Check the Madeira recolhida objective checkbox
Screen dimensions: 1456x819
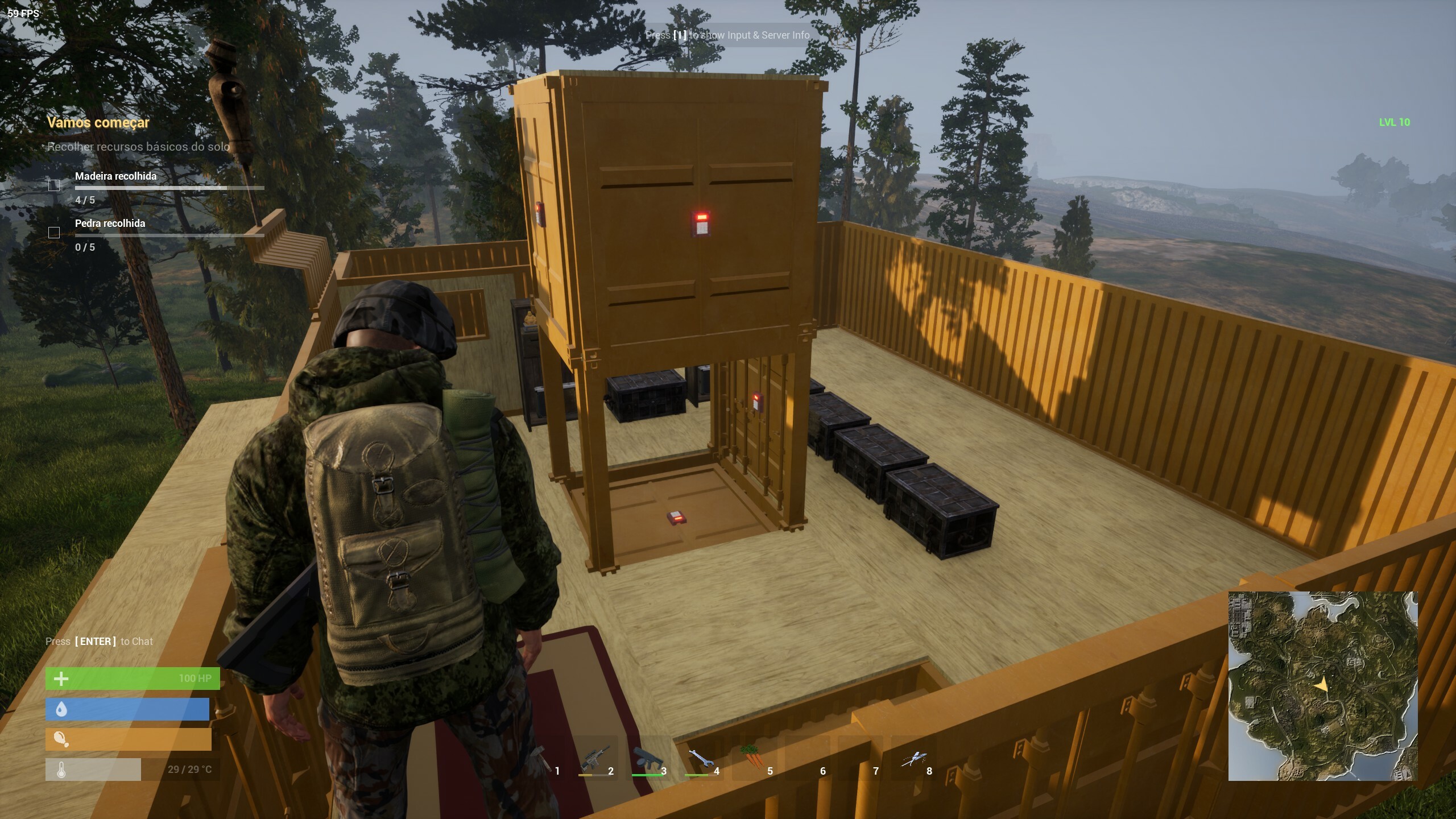[54, 185]
